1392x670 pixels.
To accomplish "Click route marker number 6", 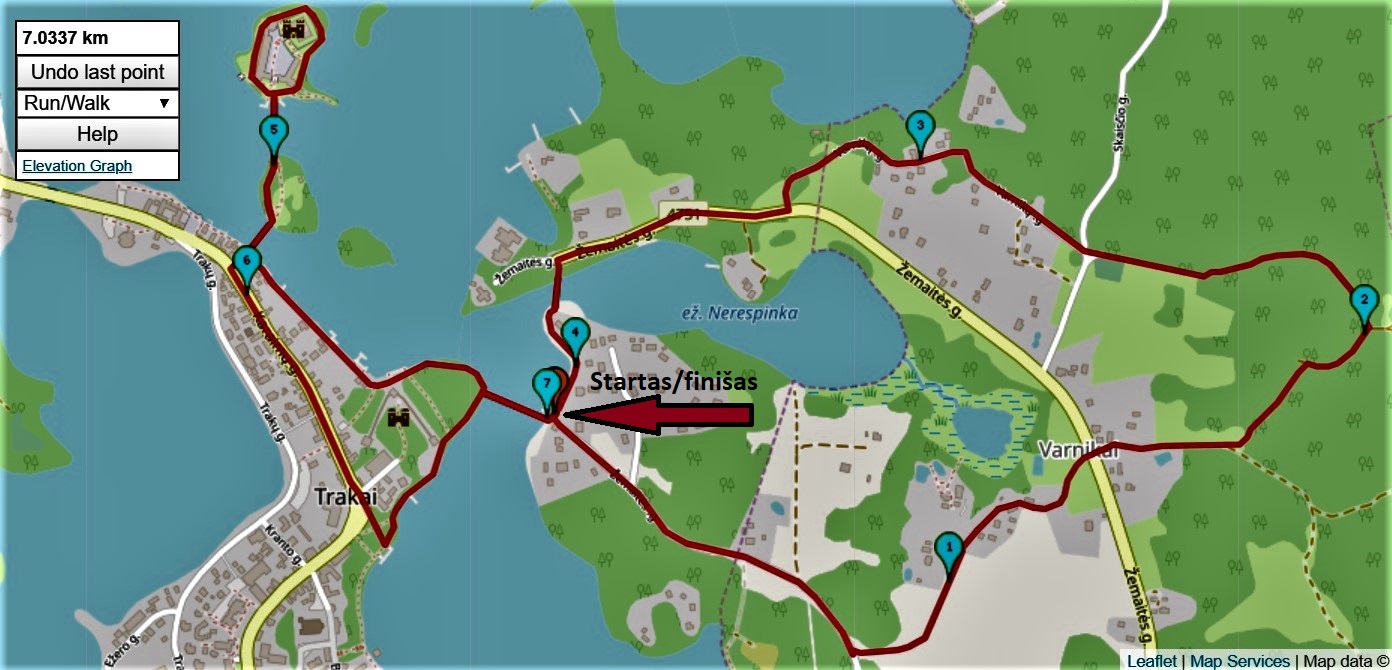I will pos(246,263).
